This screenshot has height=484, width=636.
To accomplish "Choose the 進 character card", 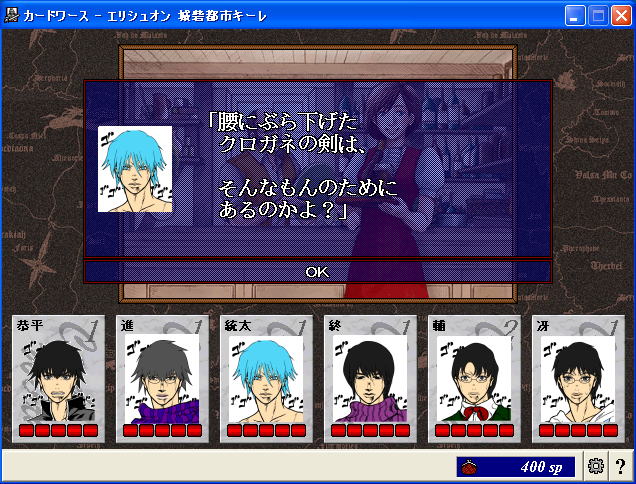I will [160, 378].
